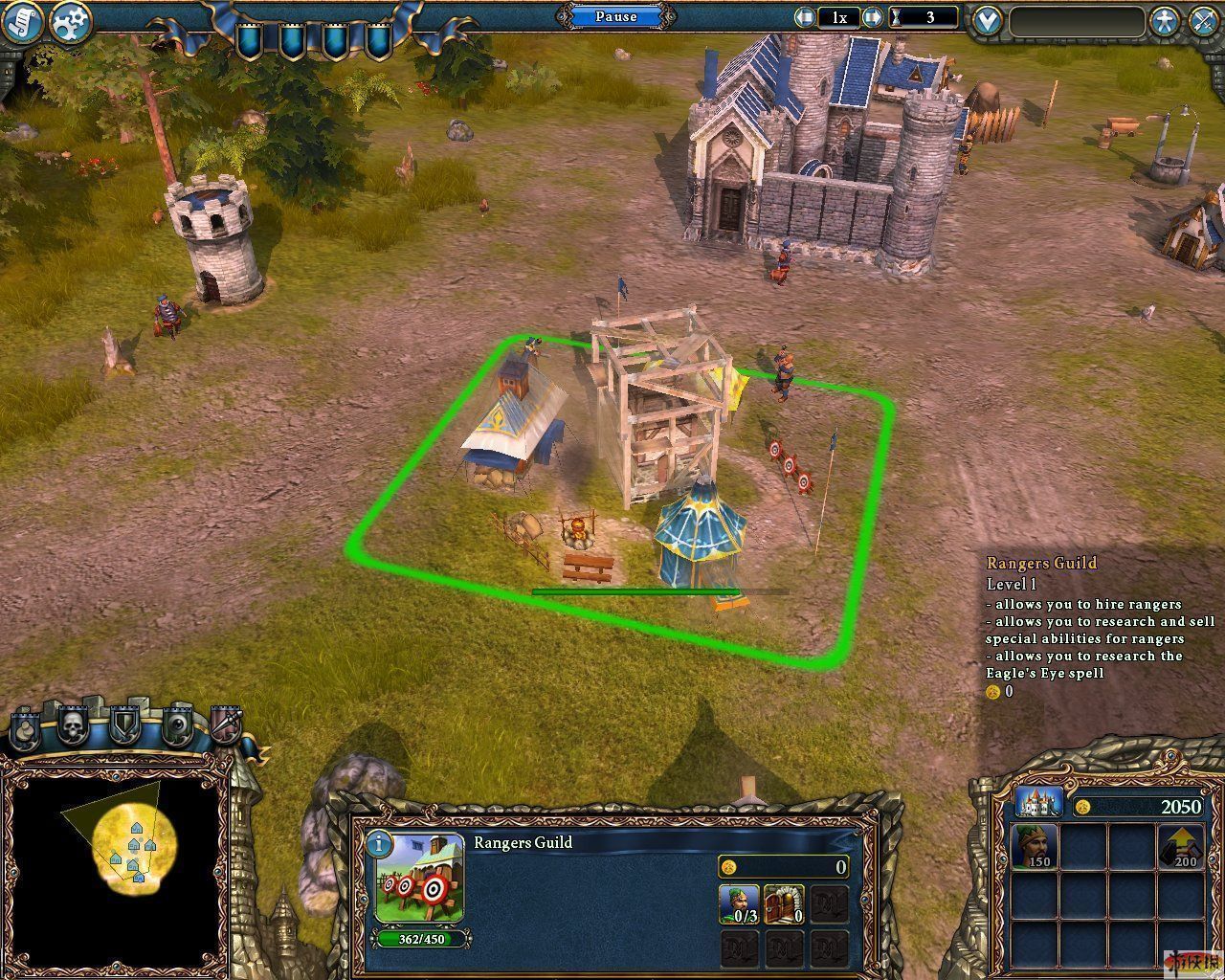Select the dagger flag banner
This screenshot has width=1225, height=980.
[x=225, y=727]
